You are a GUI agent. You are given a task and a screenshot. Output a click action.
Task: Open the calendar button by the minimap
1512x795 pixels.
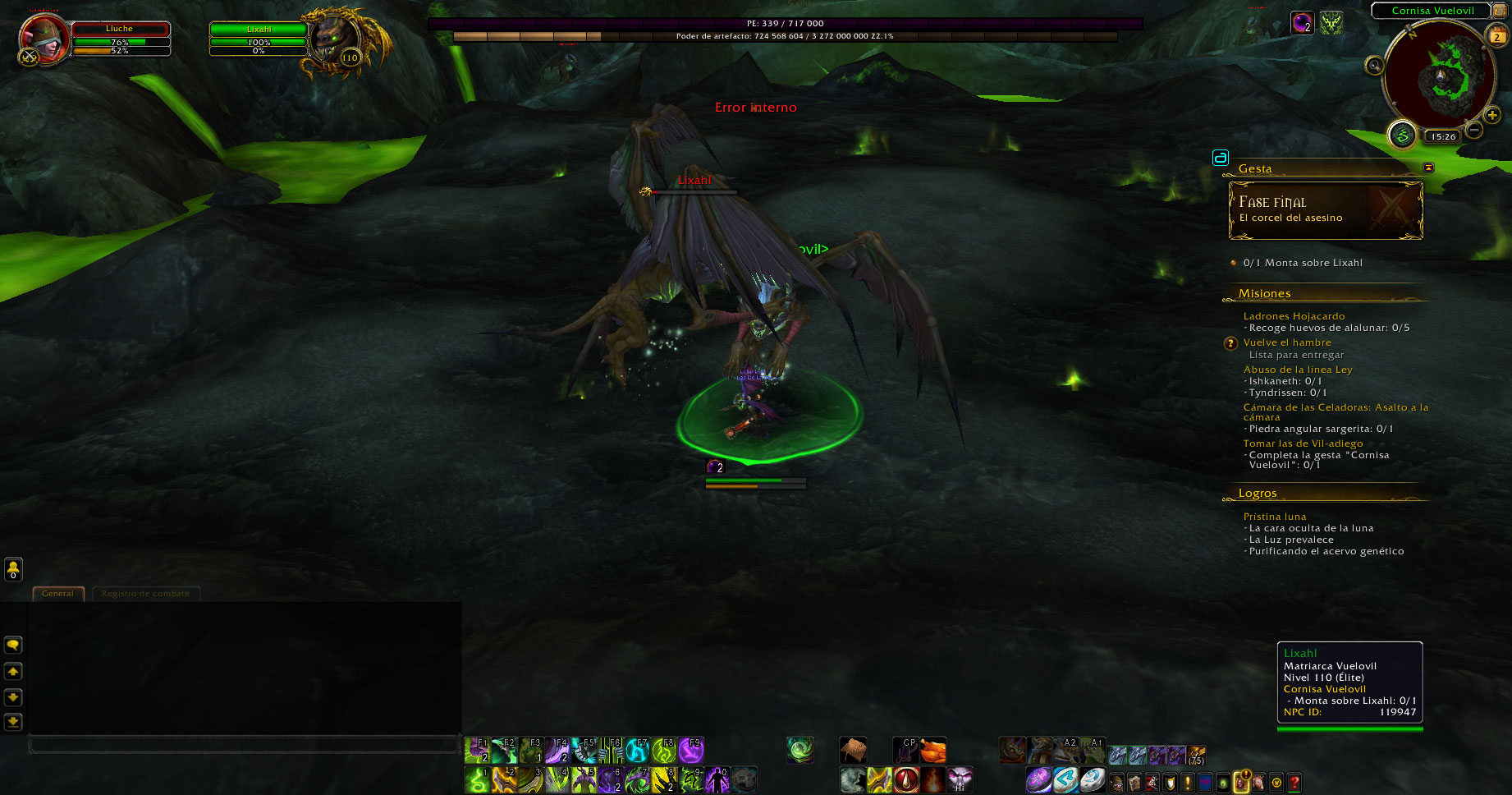[1496, 35]
